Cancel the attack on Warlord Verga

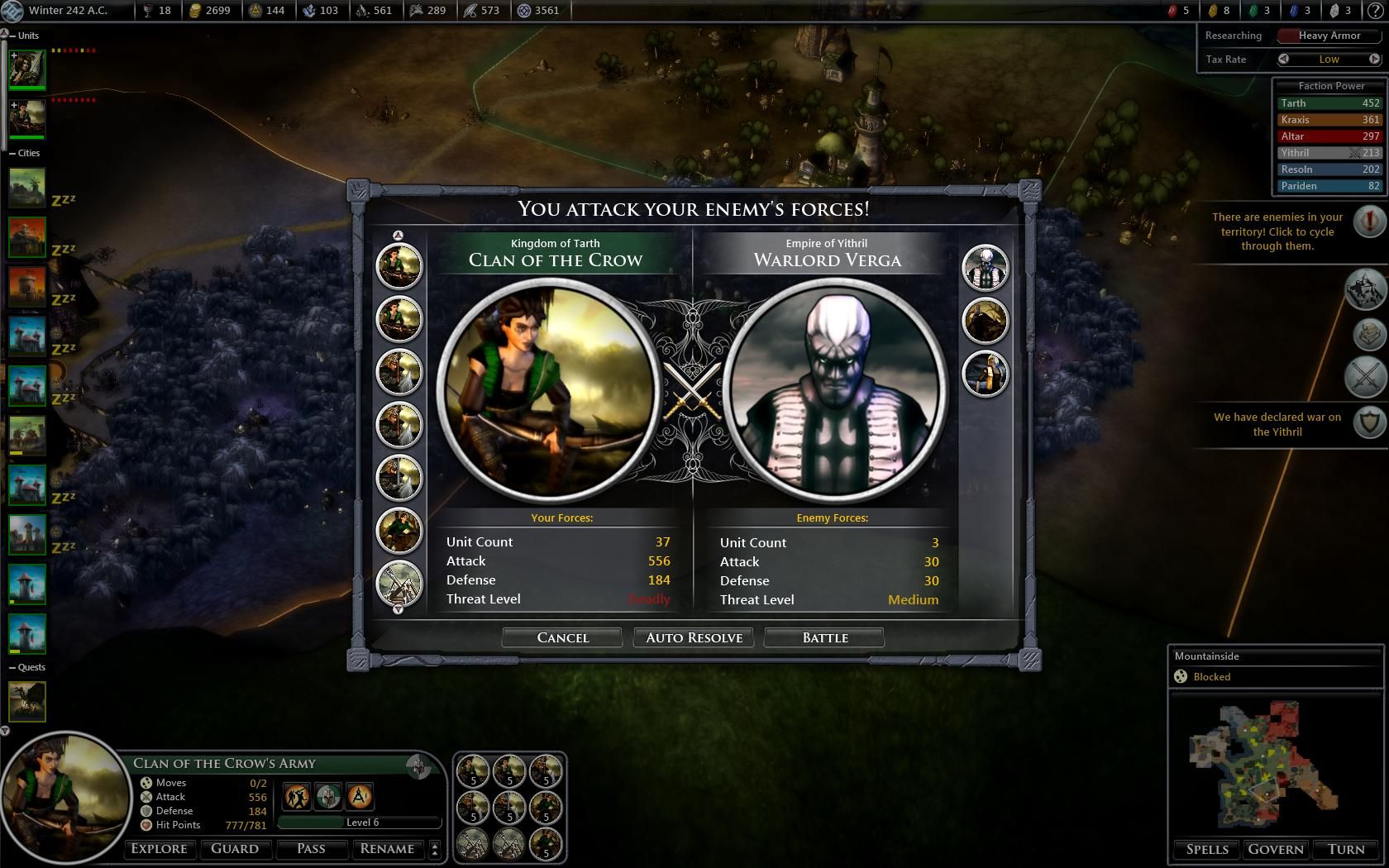pyautogui.click(x=562, y=637)
